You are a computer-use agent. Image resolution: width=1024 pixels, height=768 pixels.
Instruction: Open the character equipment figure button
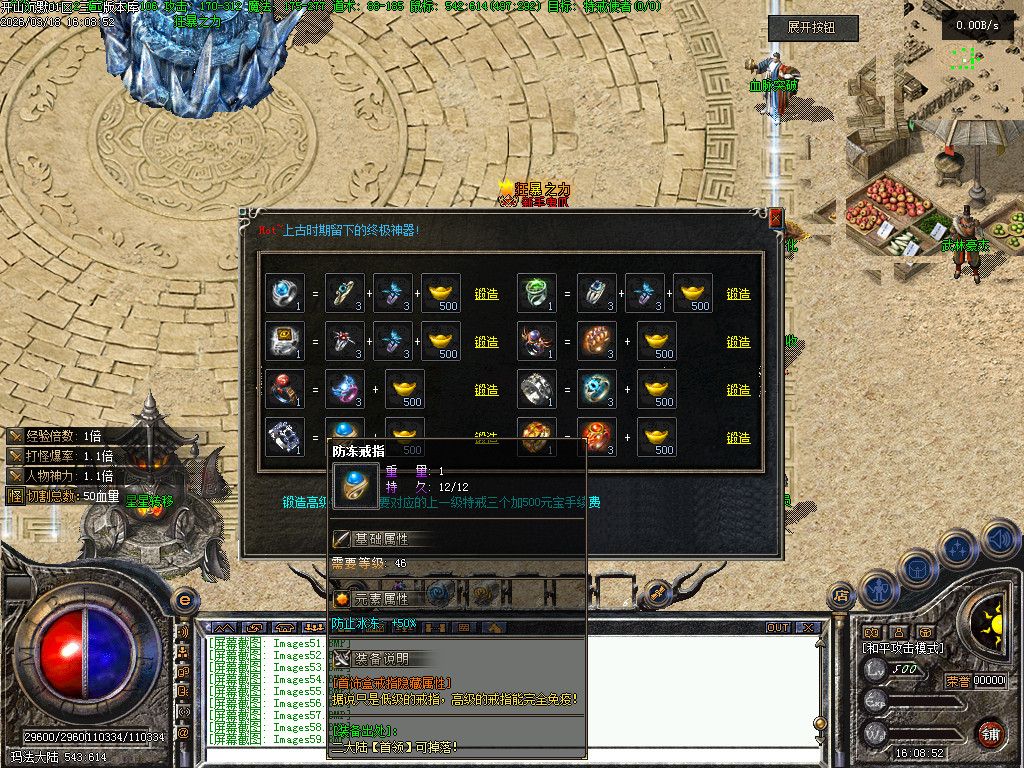coord(876,588)
